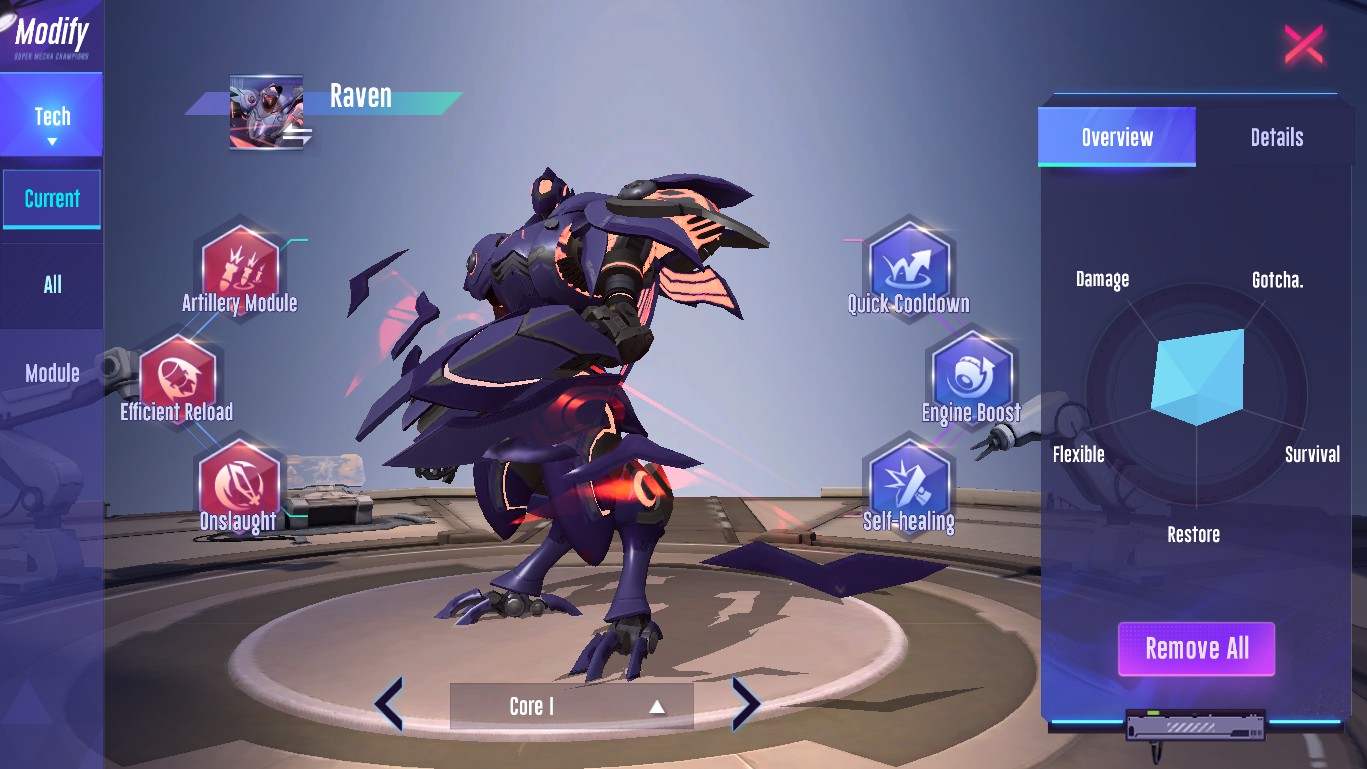Switch mecha via Raven's portrait
The width and height of the screenshot is (1367, 769).
pos(267,112)
